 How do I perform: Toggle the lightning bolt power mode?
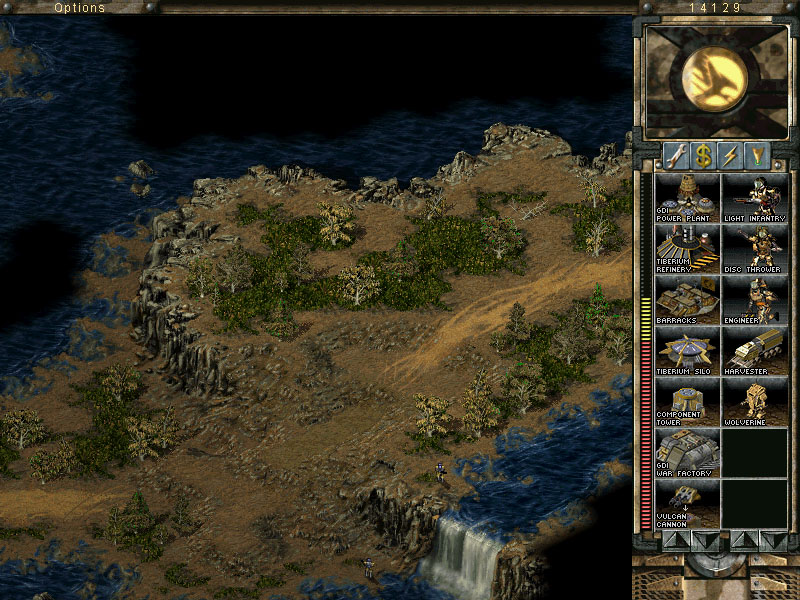pyautogui.click(x=731, y=156)
